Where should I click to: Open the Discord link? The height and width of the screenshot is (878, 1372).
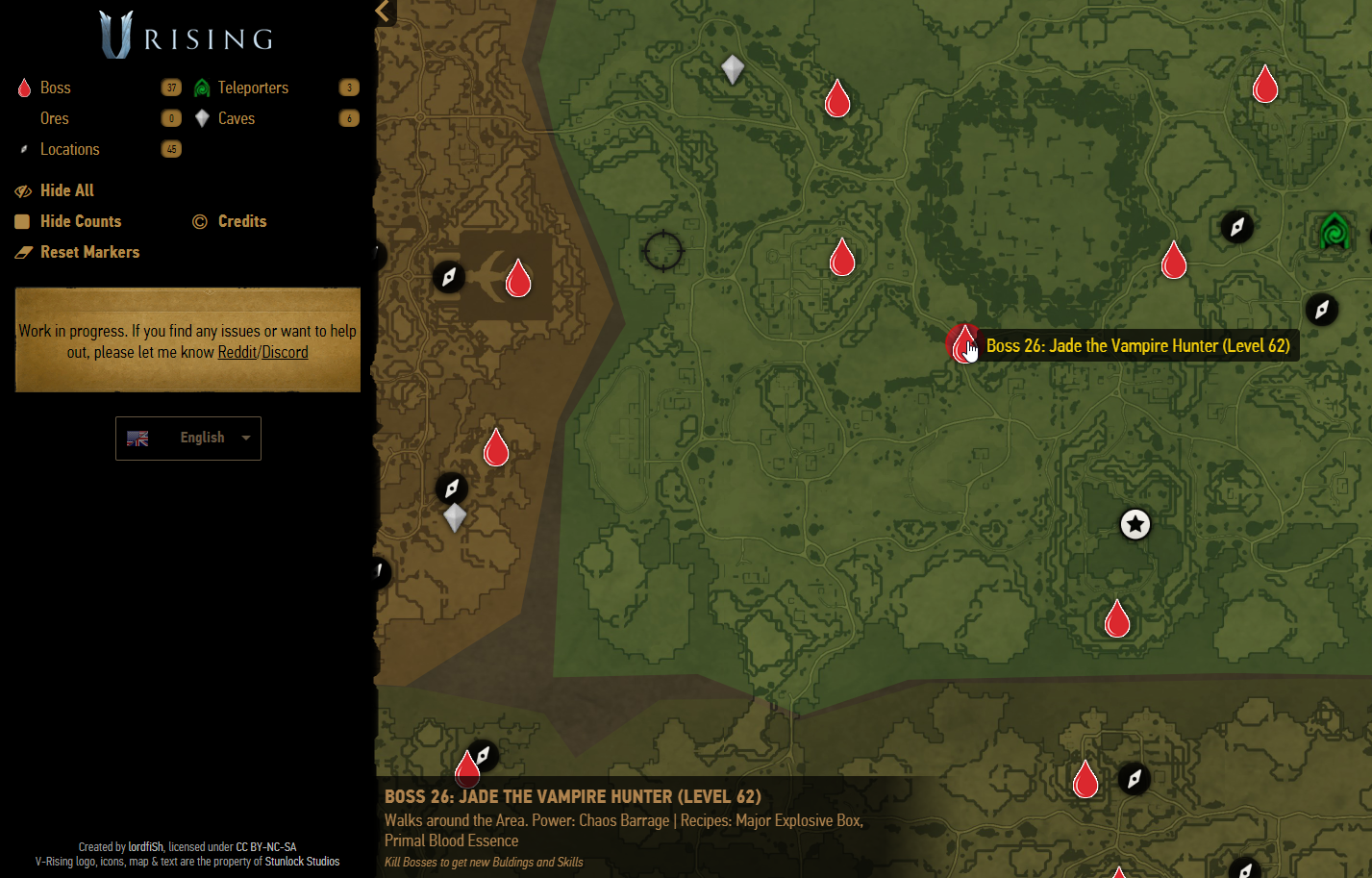(x=286, y=352)
